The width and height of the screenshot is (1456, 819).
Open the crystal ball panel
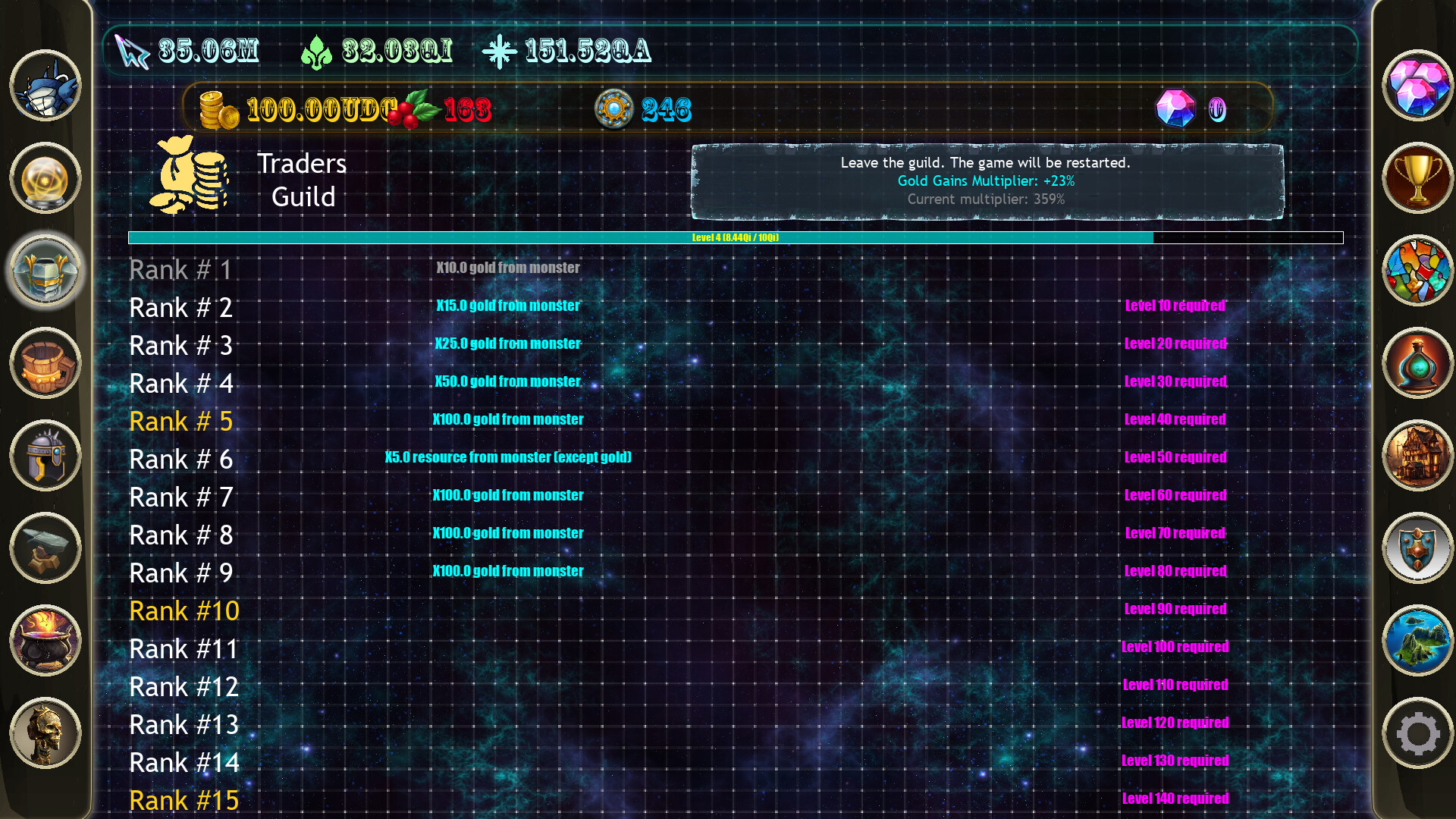pos(43,178)
